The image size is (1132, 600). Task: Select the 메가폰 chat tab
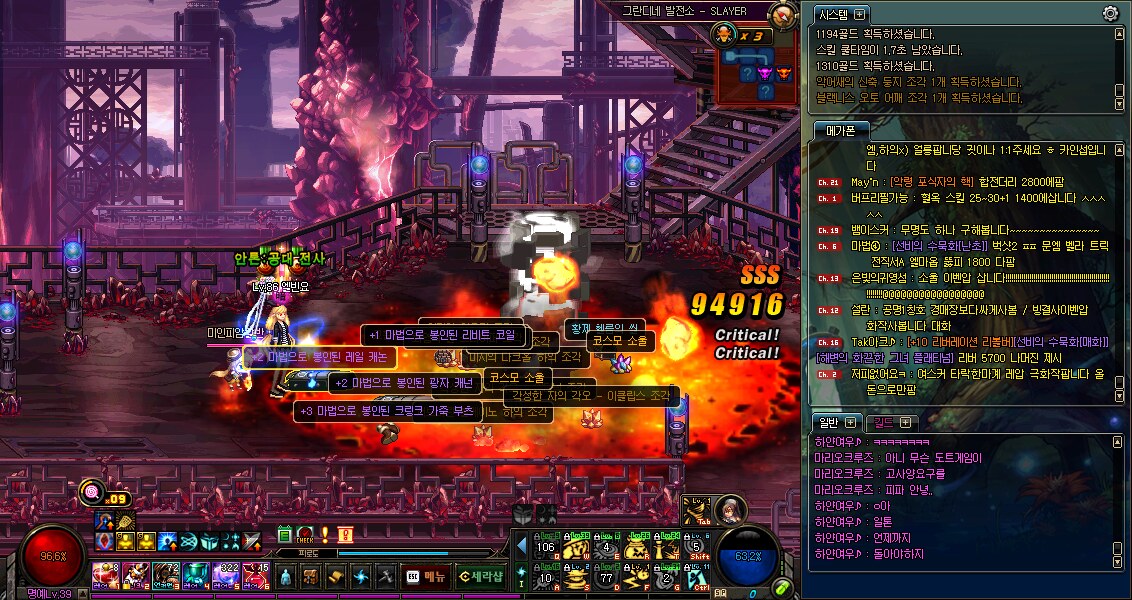[x=840, y=130]
